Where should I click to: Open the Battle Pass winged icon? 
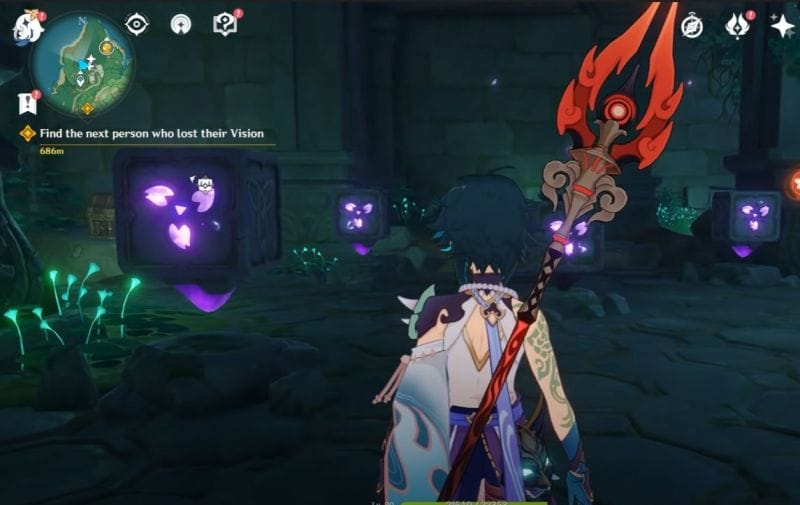pyautogui.click(x=737, y=25)
